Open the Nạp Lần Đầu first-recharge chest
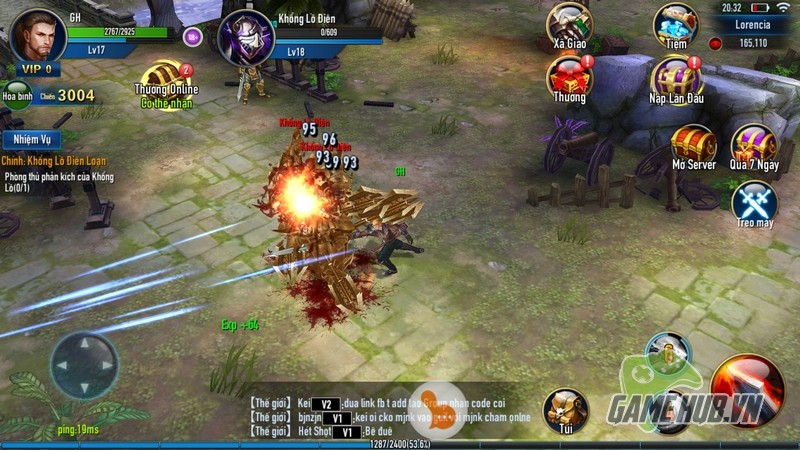The width and height of the screenshot is (800, 450). click(677, 78)
